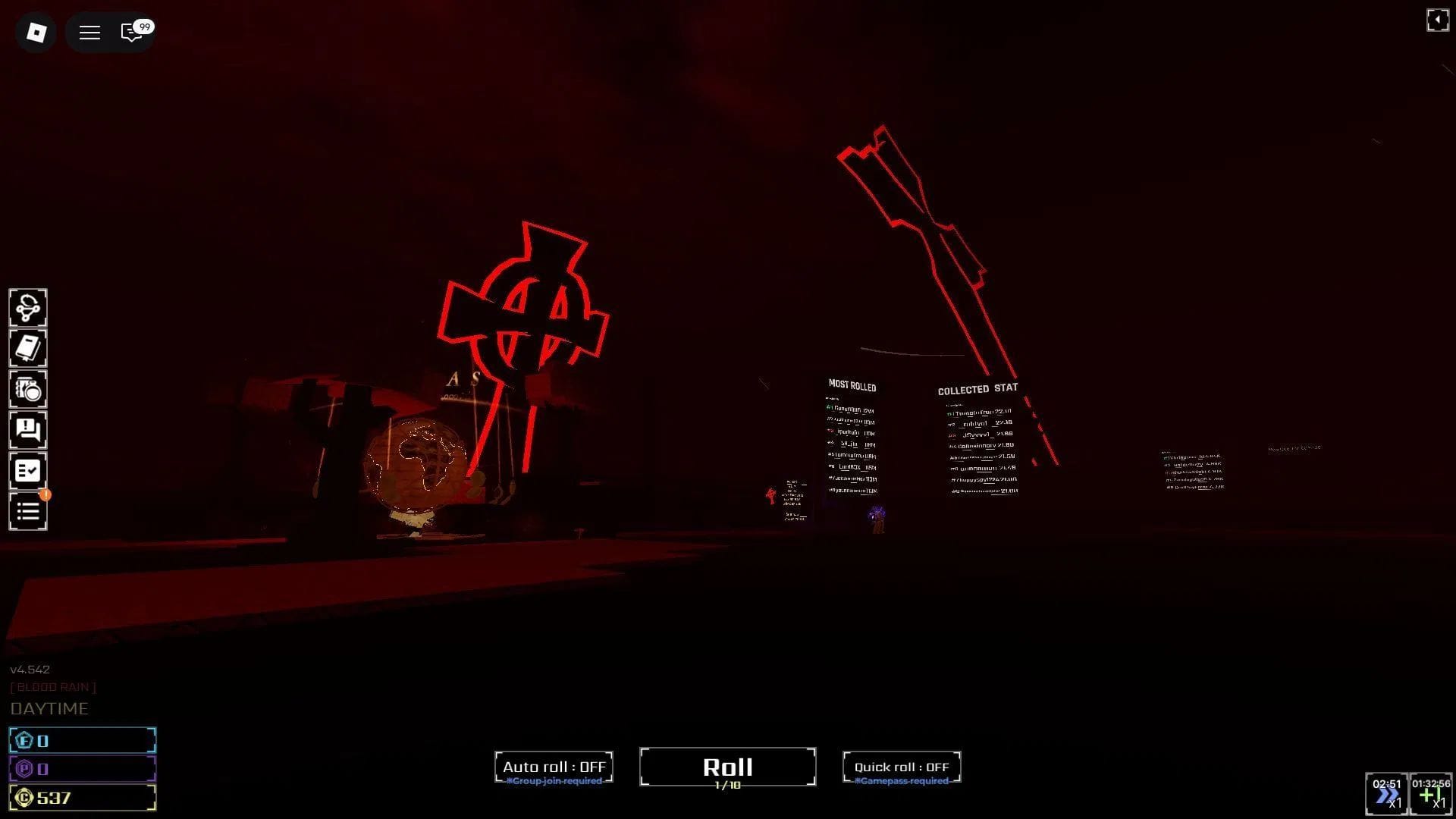The height and width of the screenshot is (819, 1456).
Task: Click the Gamepass-required link under Quick roll
Action: 902,780
